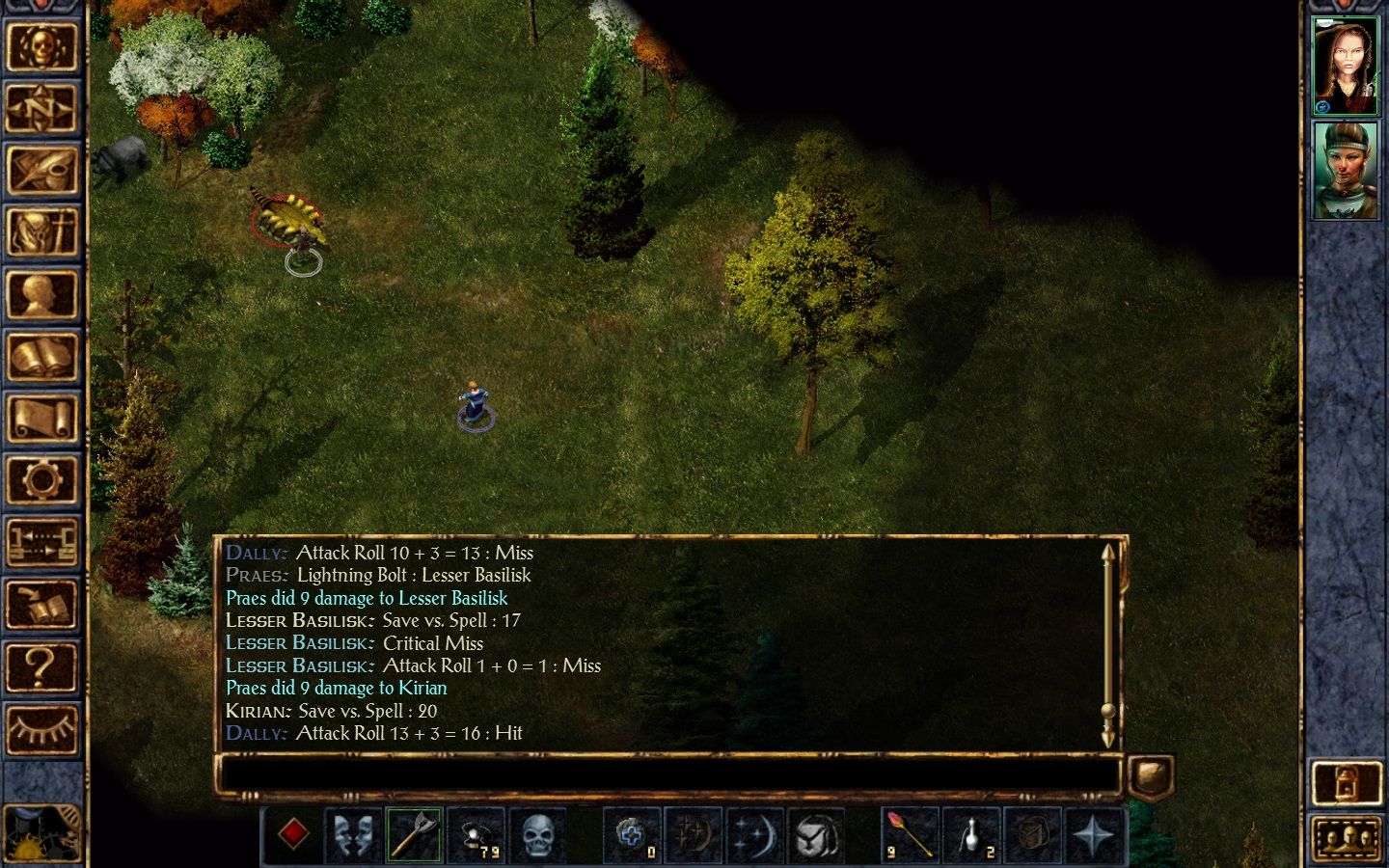1389x868 pixels.
Task: Open the priest scroll button
Action: 41,419
